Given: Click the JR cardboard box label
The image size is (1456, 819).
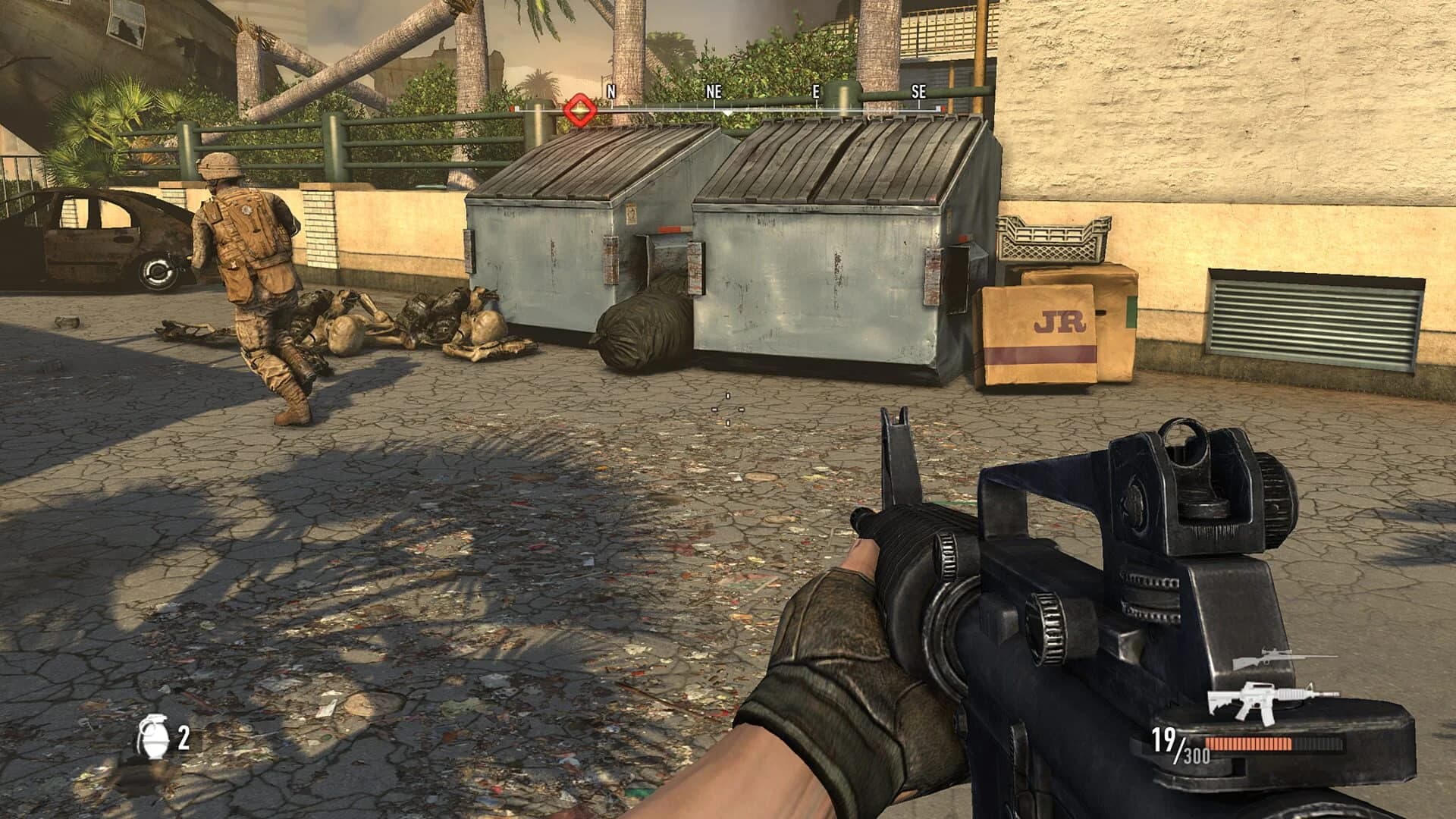Looking at the screenshot, I should tap(1063, 318).
